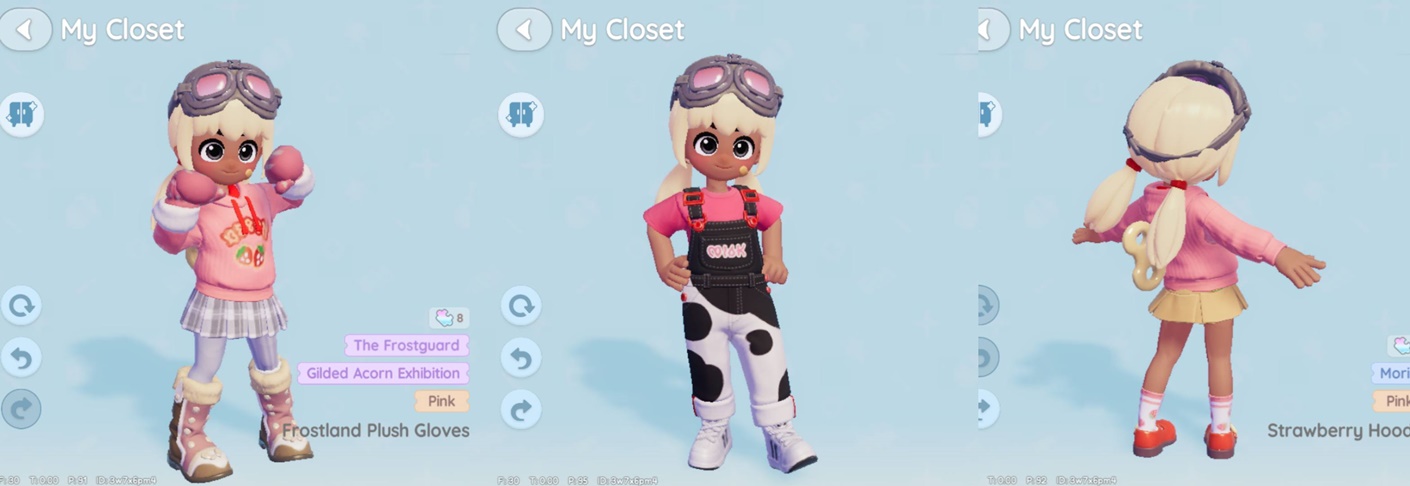Select the Gilded Acorn Exhibition tag

coord(383,374)
